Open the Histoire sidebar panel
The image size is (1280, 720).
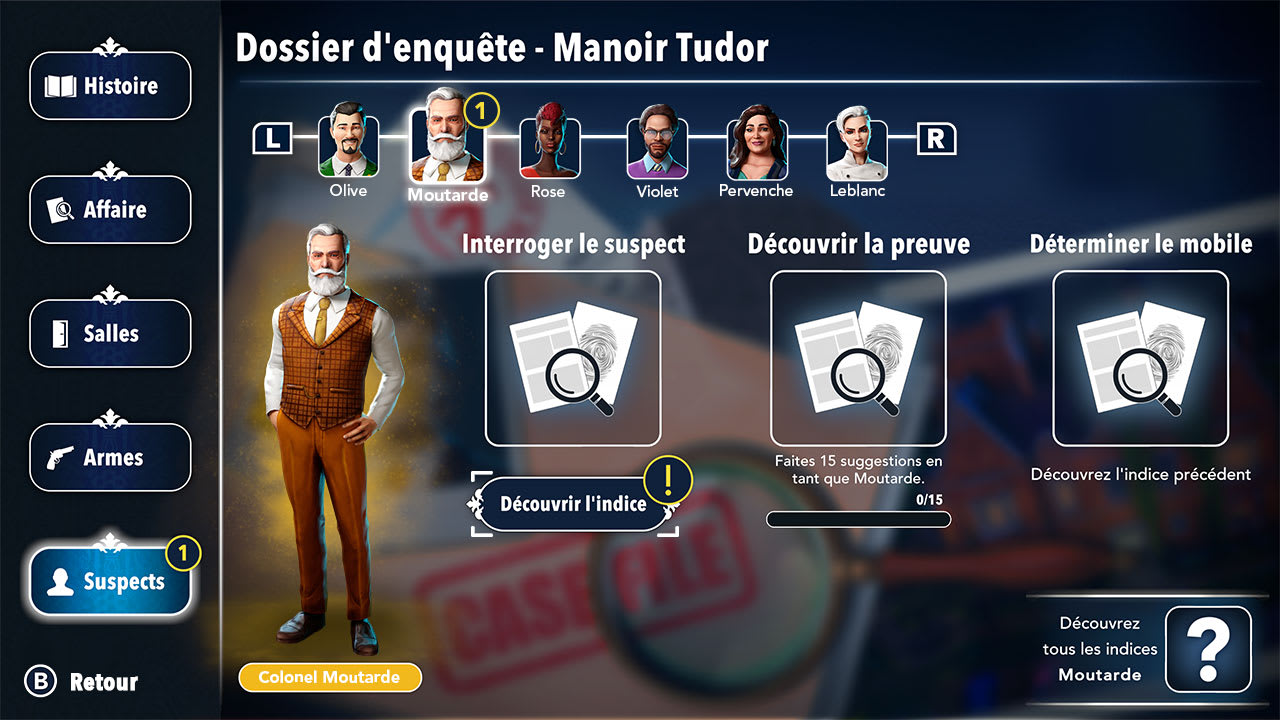(x=110, y=86)
